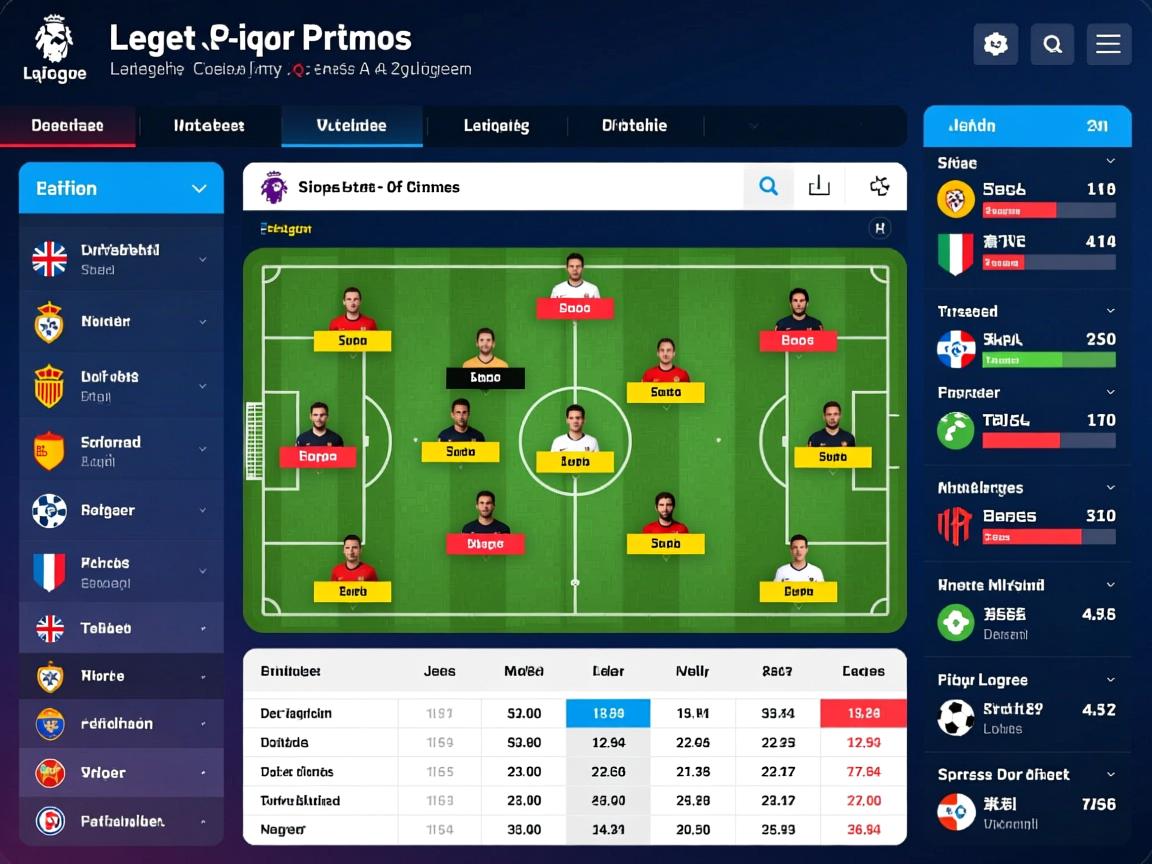Screen dimensions: 1152x864
Task: Choose the Sofornad list row
Action: [121, 450]
